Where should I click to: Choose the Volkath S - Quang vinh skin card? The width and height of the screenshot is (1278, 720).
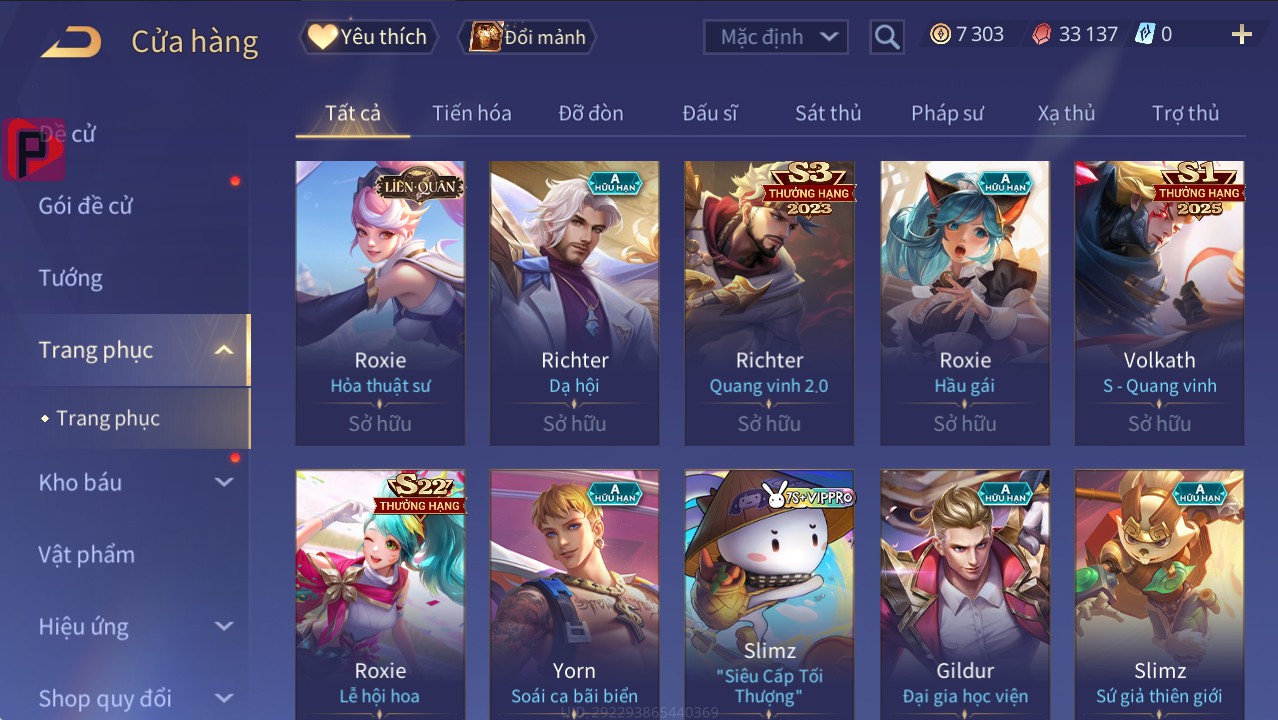pyautogui.click(x=1159, y=302)
